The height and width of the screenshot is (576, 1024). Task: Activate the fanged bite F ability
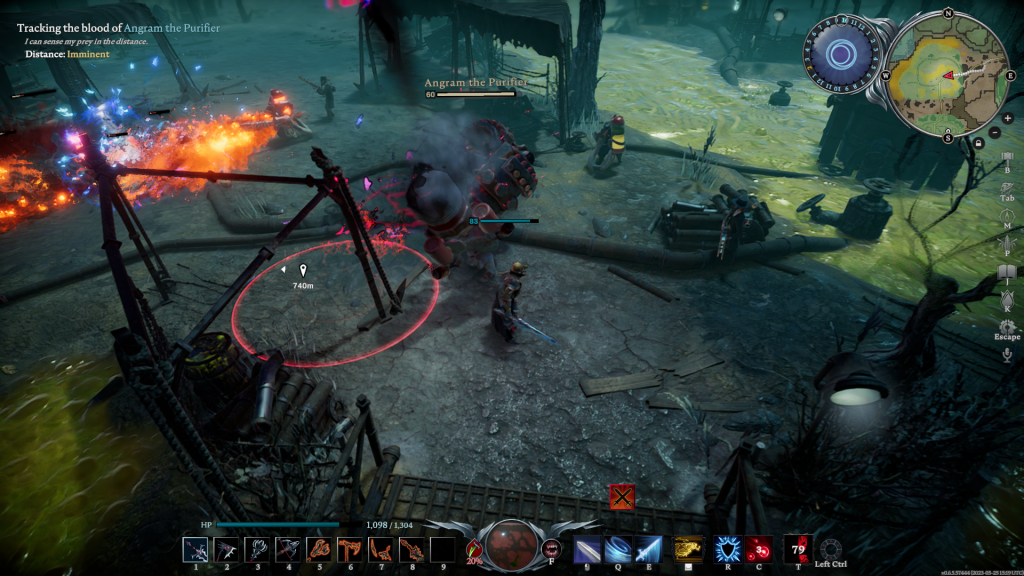click(551, 548)
